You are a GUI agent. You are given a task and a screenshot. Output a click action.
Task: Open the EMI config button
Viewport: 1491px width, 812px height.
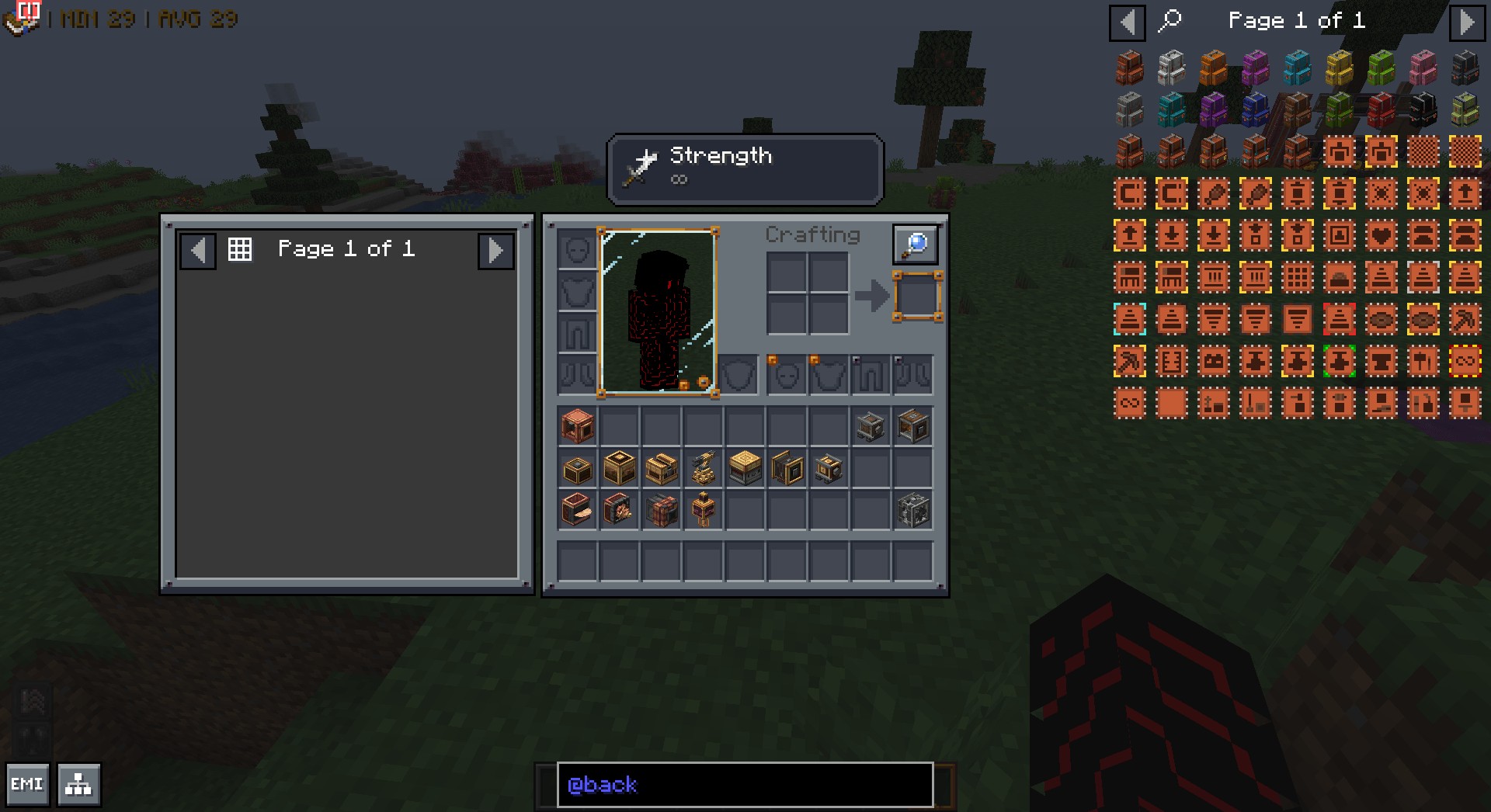pyautogui.click(x=27, y=784)
